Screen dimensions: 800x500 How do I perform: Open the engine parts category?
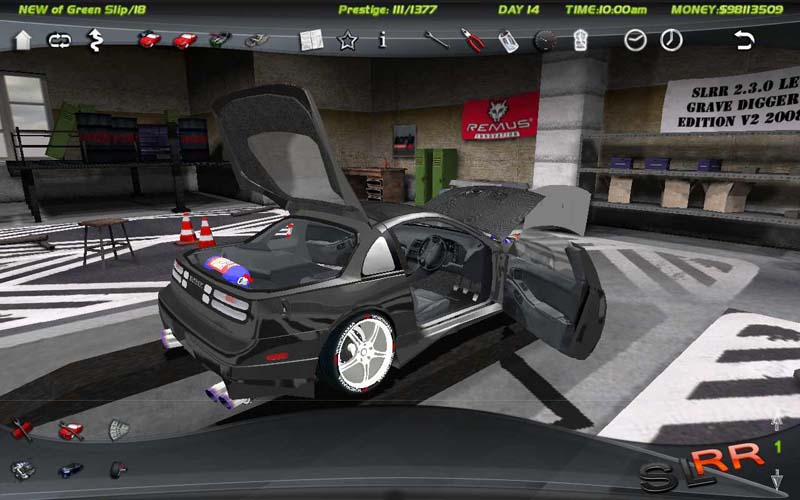pyautogui.click(x=23, y=468)
